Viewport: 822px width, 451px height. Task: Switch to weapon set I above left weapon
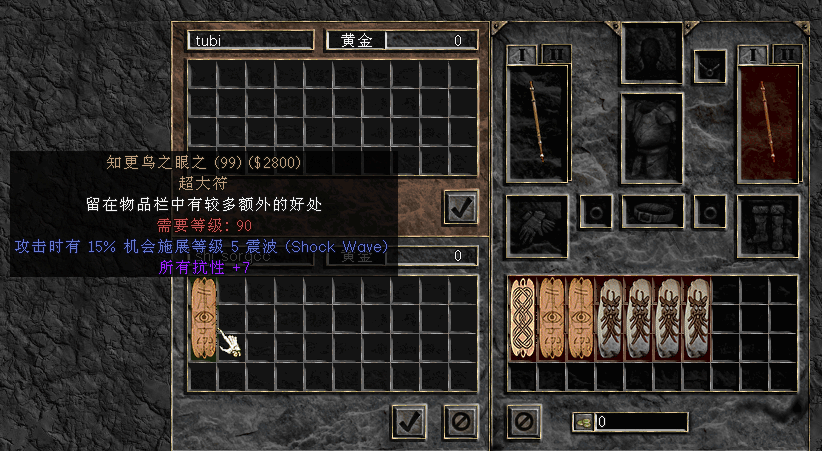point(523,54)
